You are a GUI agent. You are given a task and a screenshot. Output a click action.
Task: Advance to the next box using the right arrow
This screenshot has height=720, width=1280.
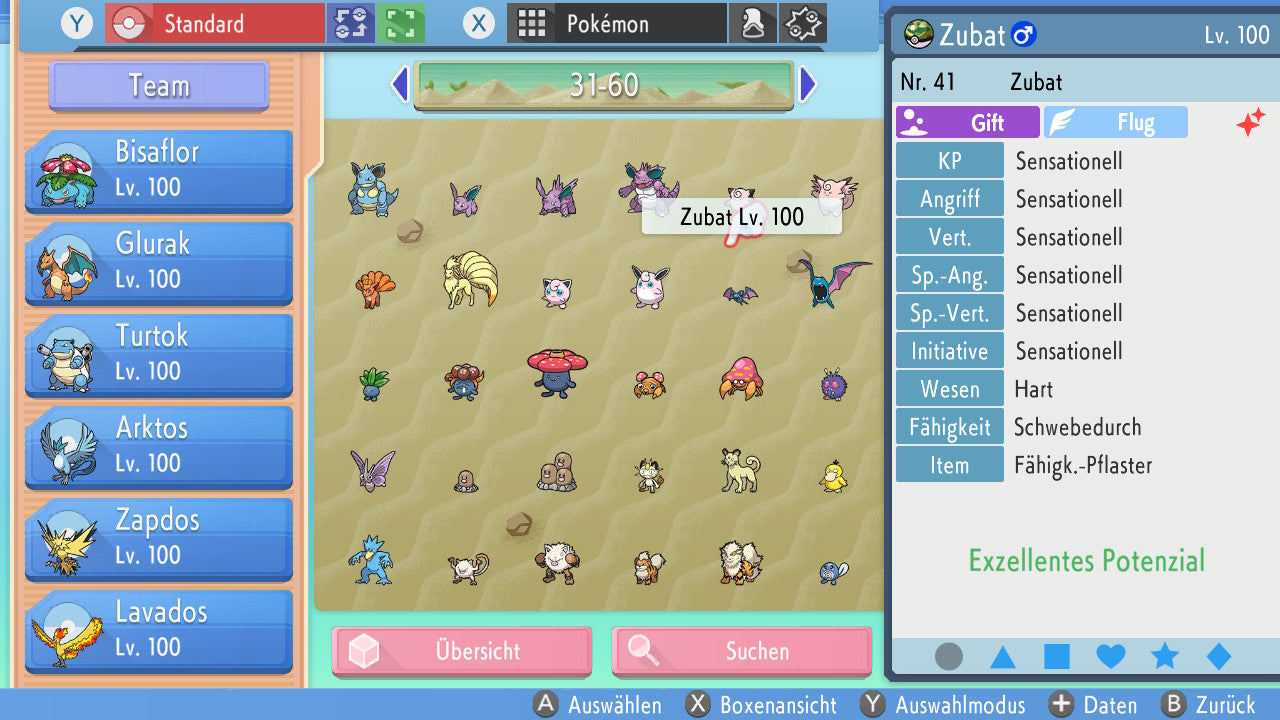coord(807,84)
